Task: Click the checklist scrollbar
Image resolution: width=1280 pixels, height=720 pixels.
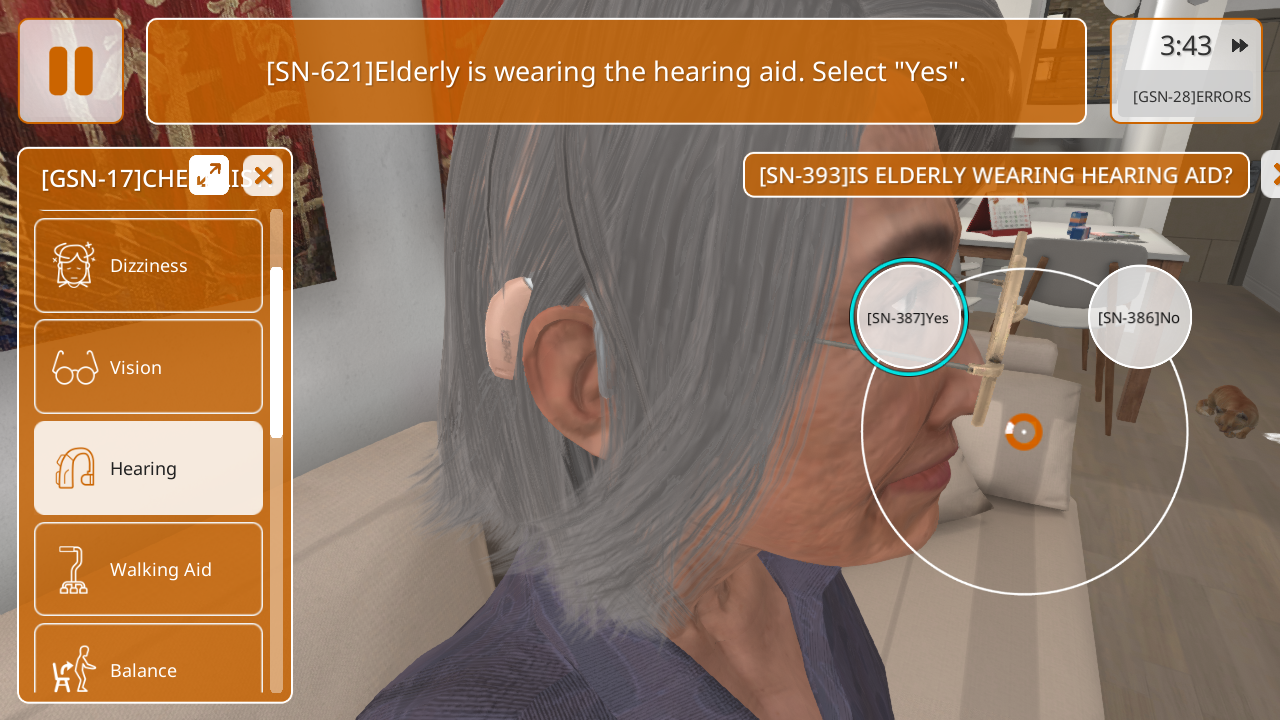Action: [276, 350]
